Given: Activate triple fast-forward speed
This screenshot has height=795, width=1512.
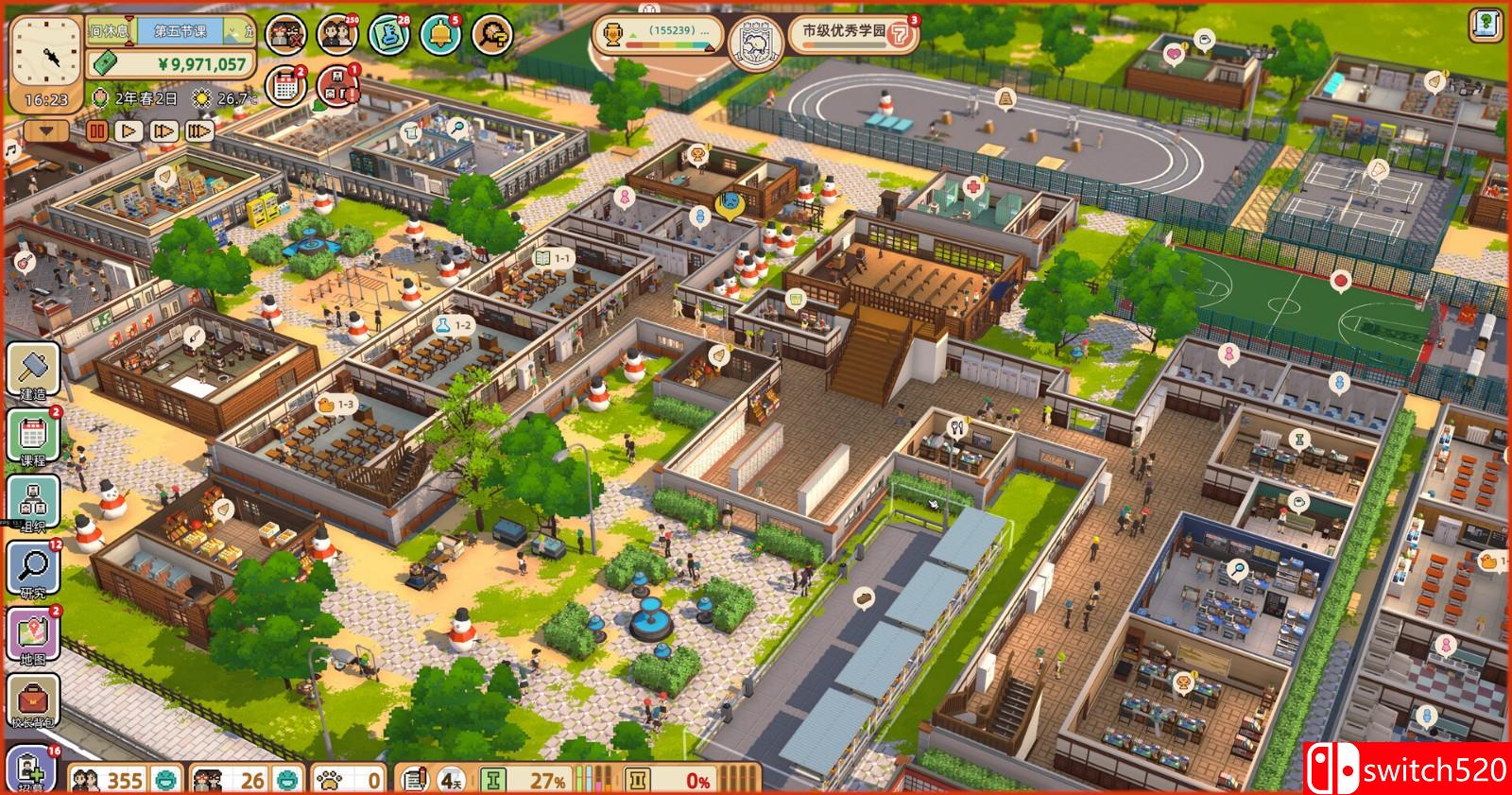Looking at the screenshot, I should point(198,131).
